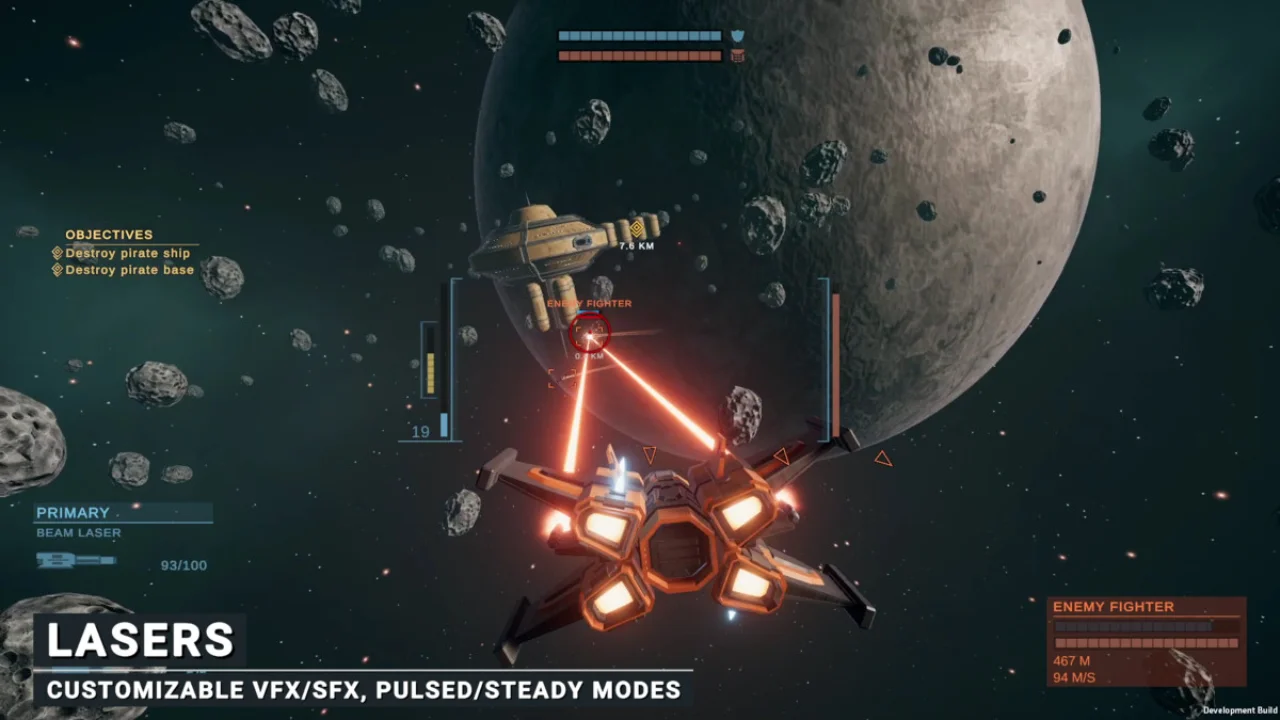Select the Destroy pirate base objective
Viewport: 1280px width, 720px height.
pos(129,270)
